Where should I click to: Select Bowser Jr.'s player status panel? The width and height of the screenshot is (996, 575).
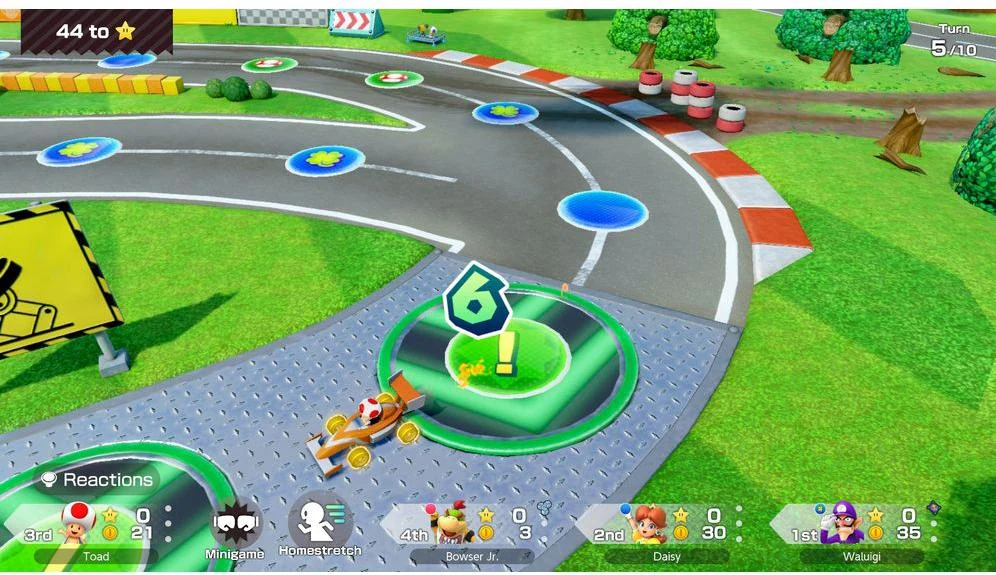click(x=470, y=530)
